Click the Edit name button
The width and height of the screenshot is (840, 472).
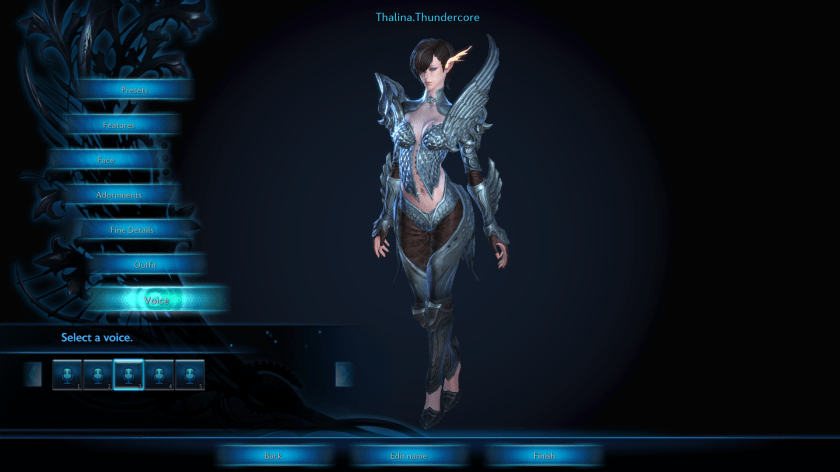(408, 456)
